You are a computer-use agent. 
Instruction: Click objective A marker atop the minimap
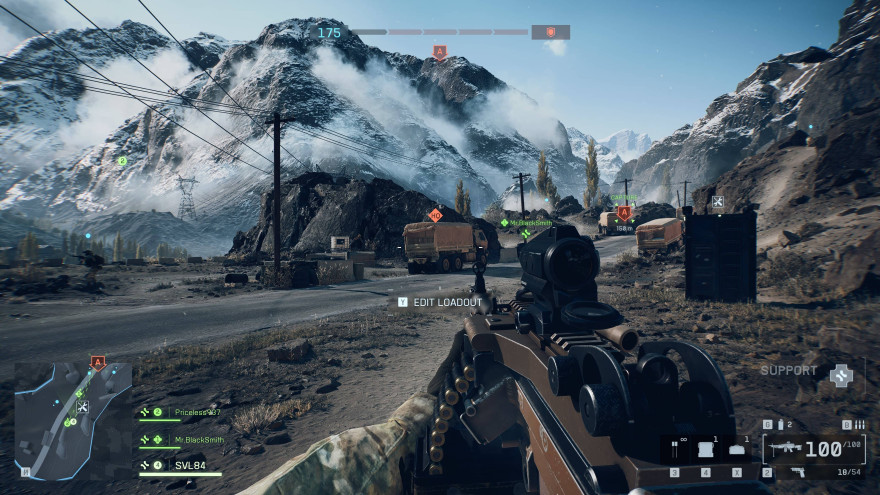pos(97,363)
